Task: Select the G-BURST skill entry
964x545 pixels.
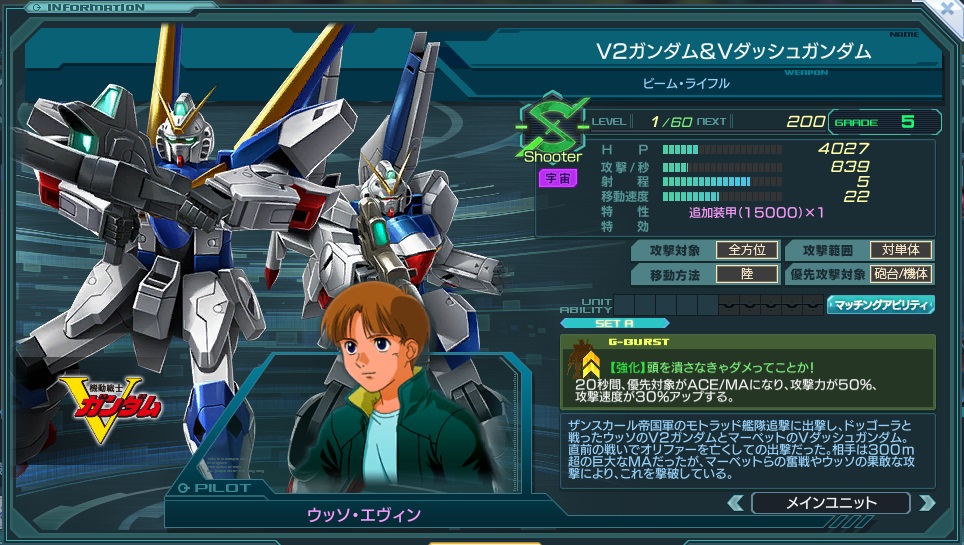Action: 747,371
